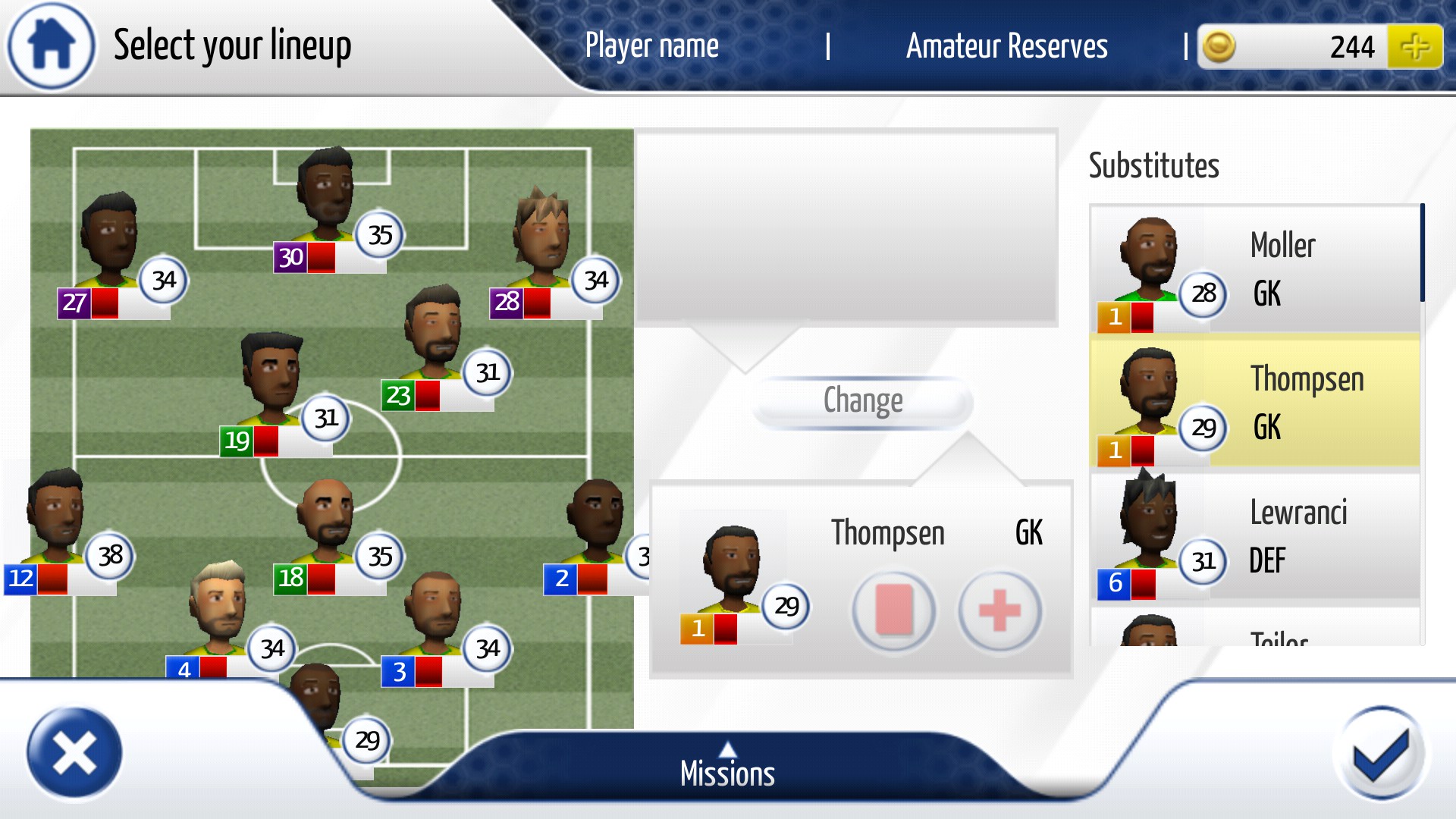Expand the Missions panel

coord(727,767)
